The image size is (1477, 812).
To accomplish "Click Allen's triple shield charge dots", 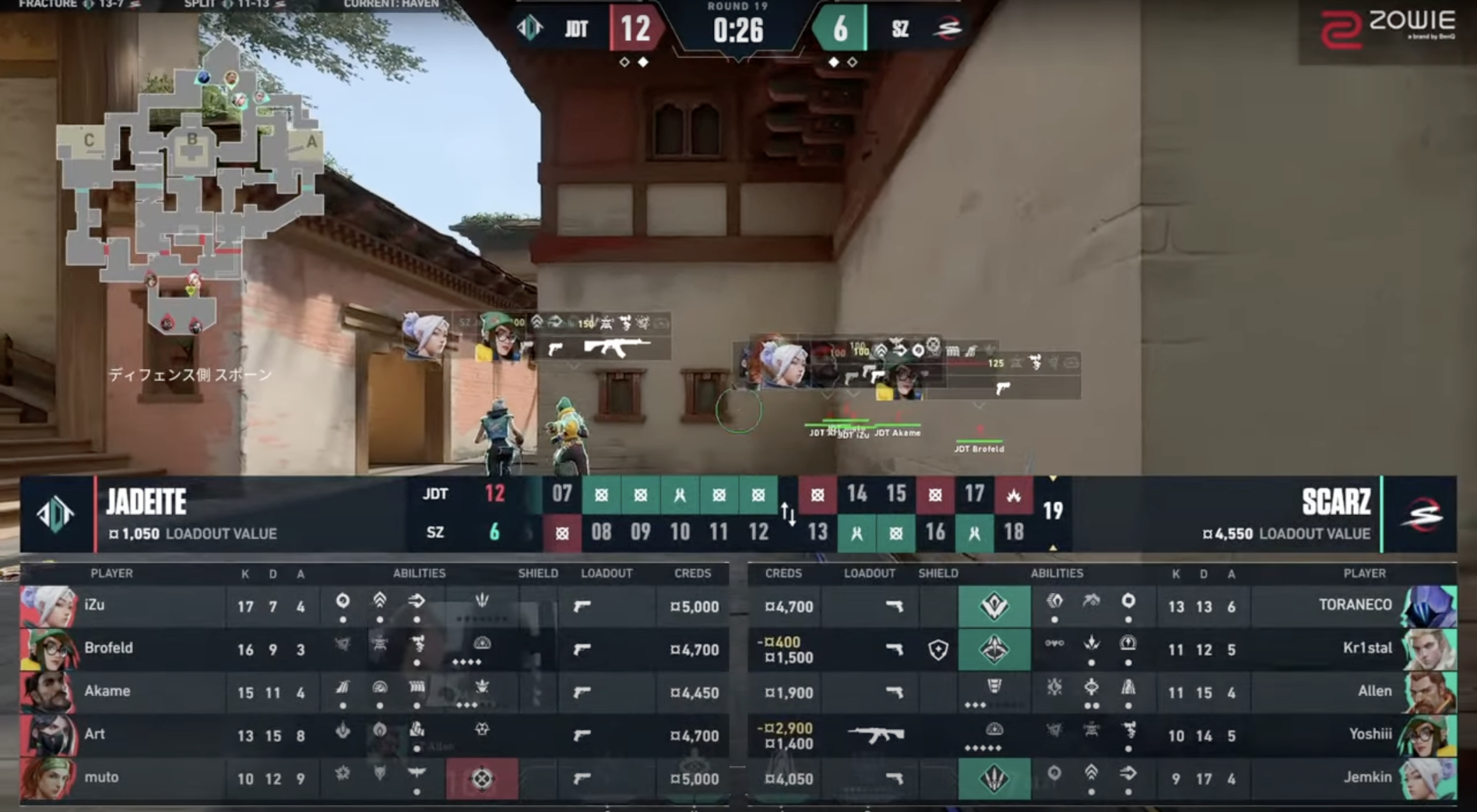I will pyautogui.click(x=975, y=704).
